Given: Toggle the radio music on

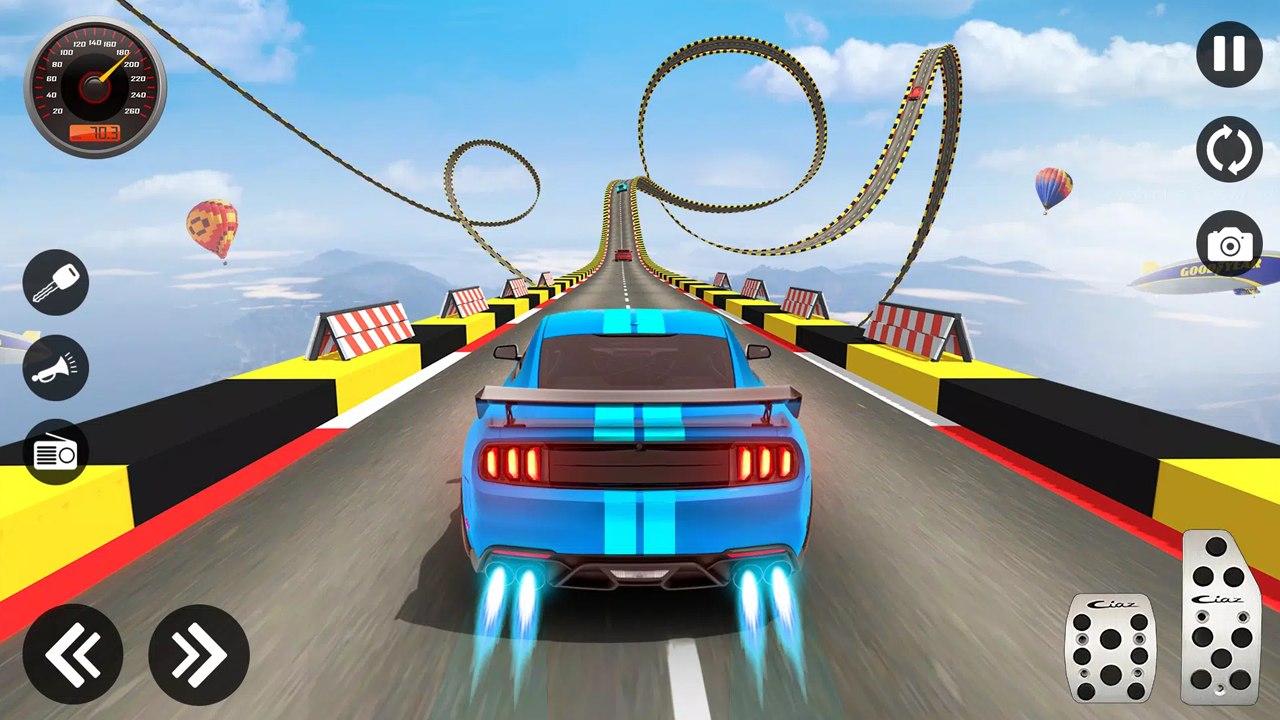Looking at the screenshot, I should pos(56,452).
